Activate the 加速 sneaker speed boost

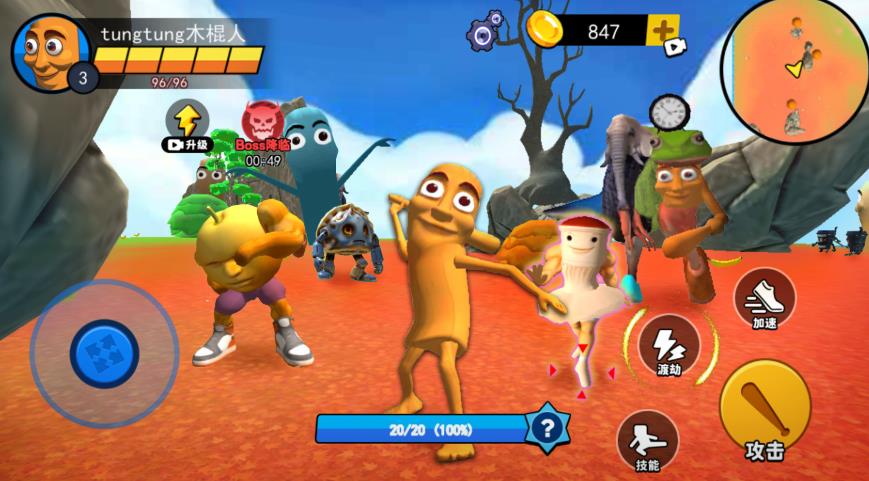(764, 296)
